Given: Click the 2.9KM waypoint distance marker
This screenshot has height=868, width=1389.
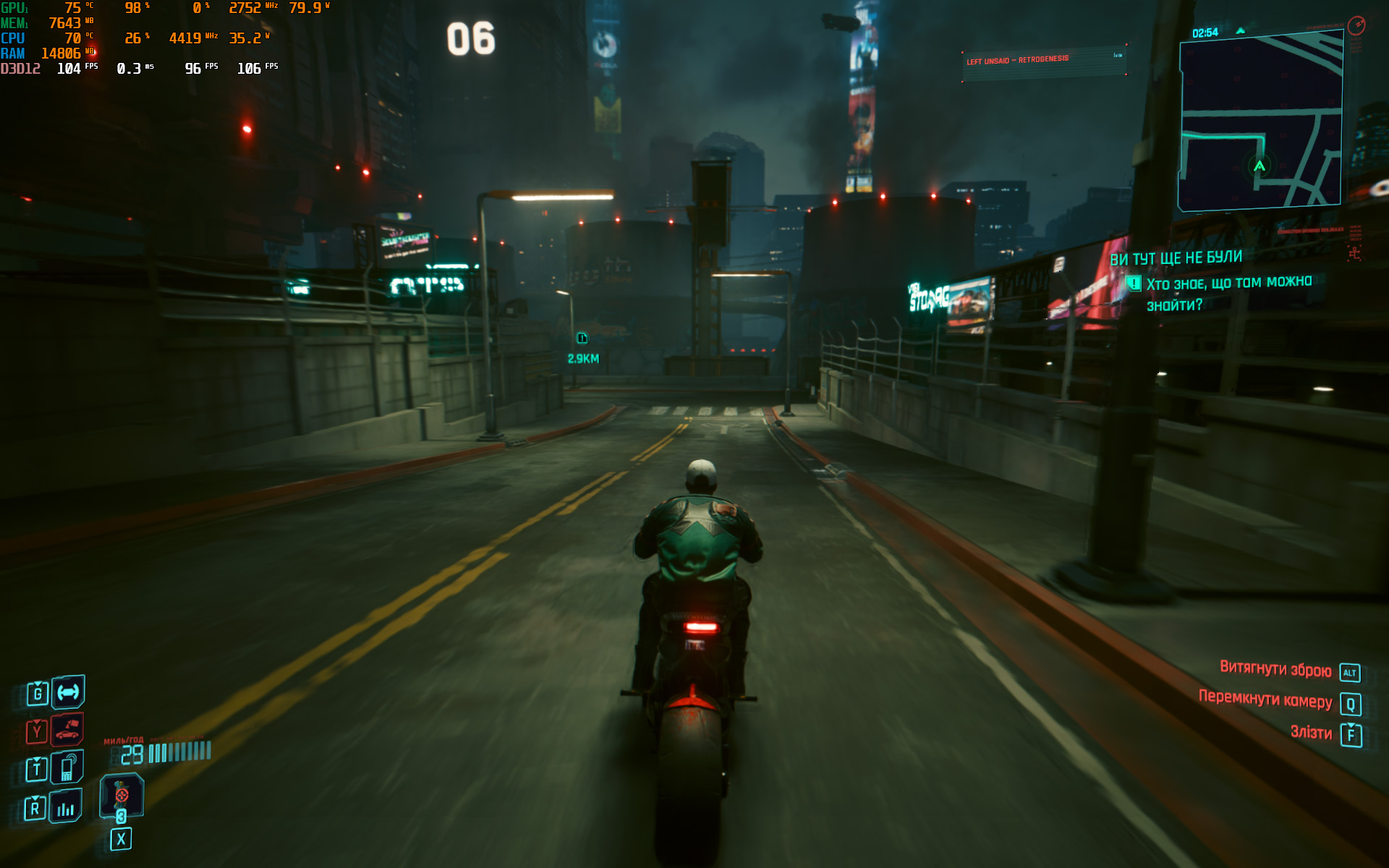Looking at the screenshot, I should [x=582, y=358].
